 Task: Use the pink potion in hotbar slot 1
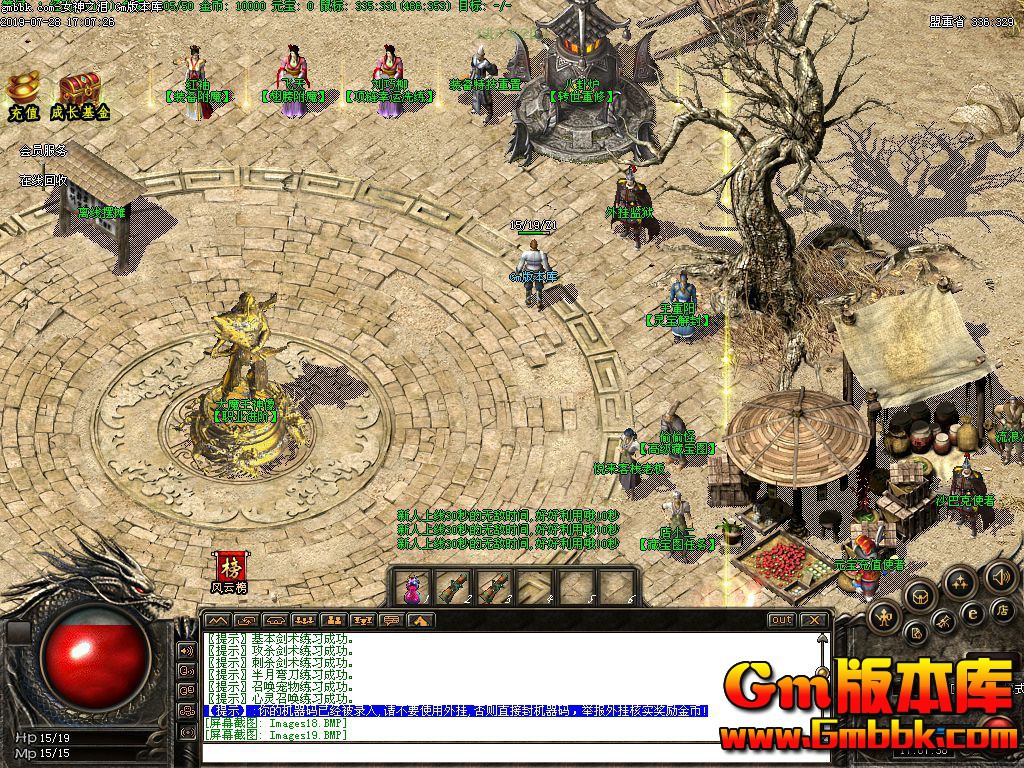tap(412, 586)
